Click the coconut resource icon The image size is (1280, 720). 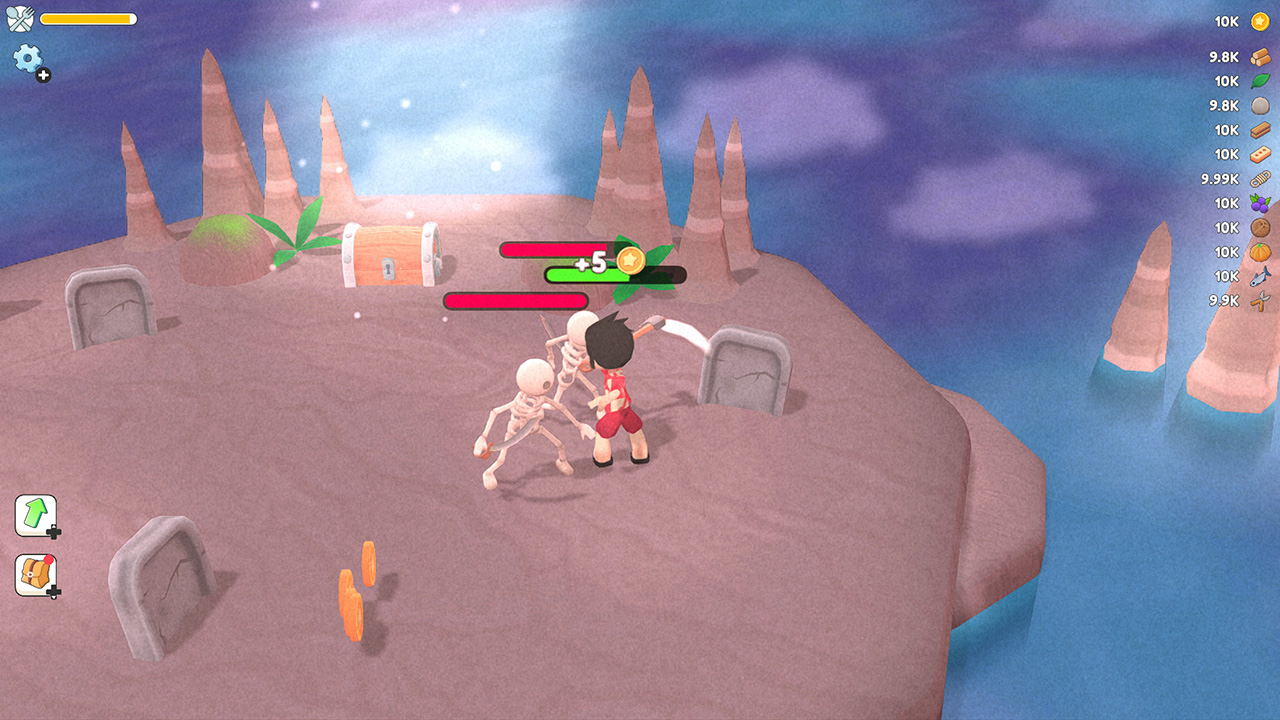pos(1258,227)
